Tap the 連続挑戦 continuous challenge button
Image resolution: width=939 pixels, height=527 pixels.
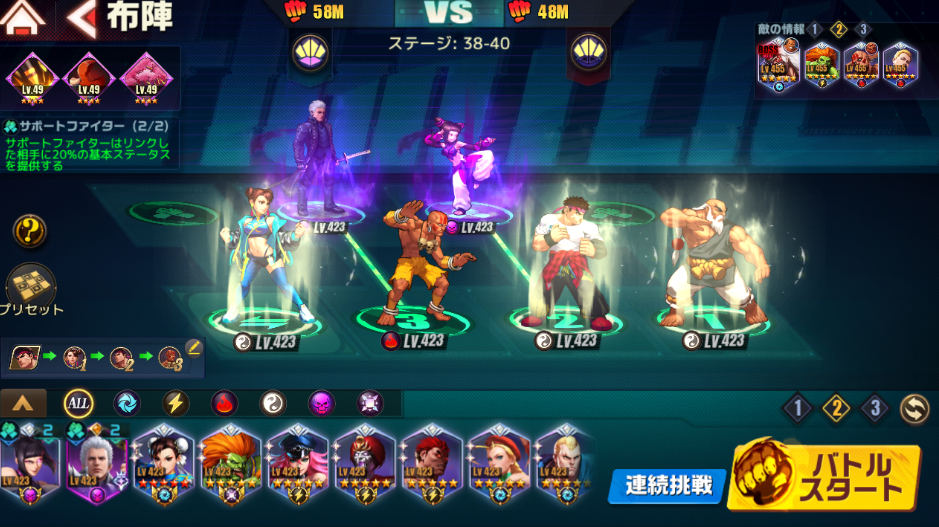point(667,486)
